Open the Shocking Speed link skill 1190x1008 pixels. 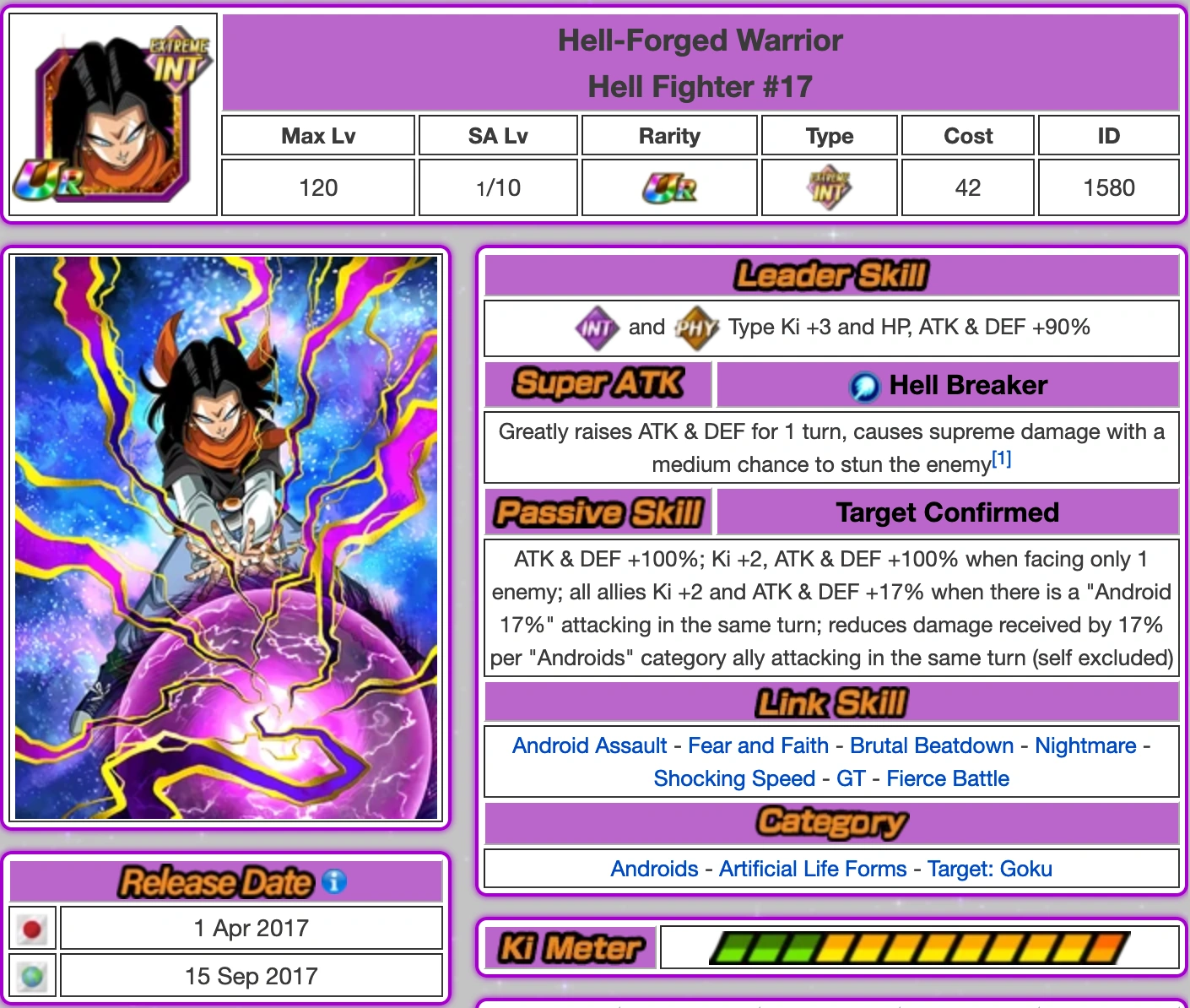pyautogui.click(x=733, y=778)
